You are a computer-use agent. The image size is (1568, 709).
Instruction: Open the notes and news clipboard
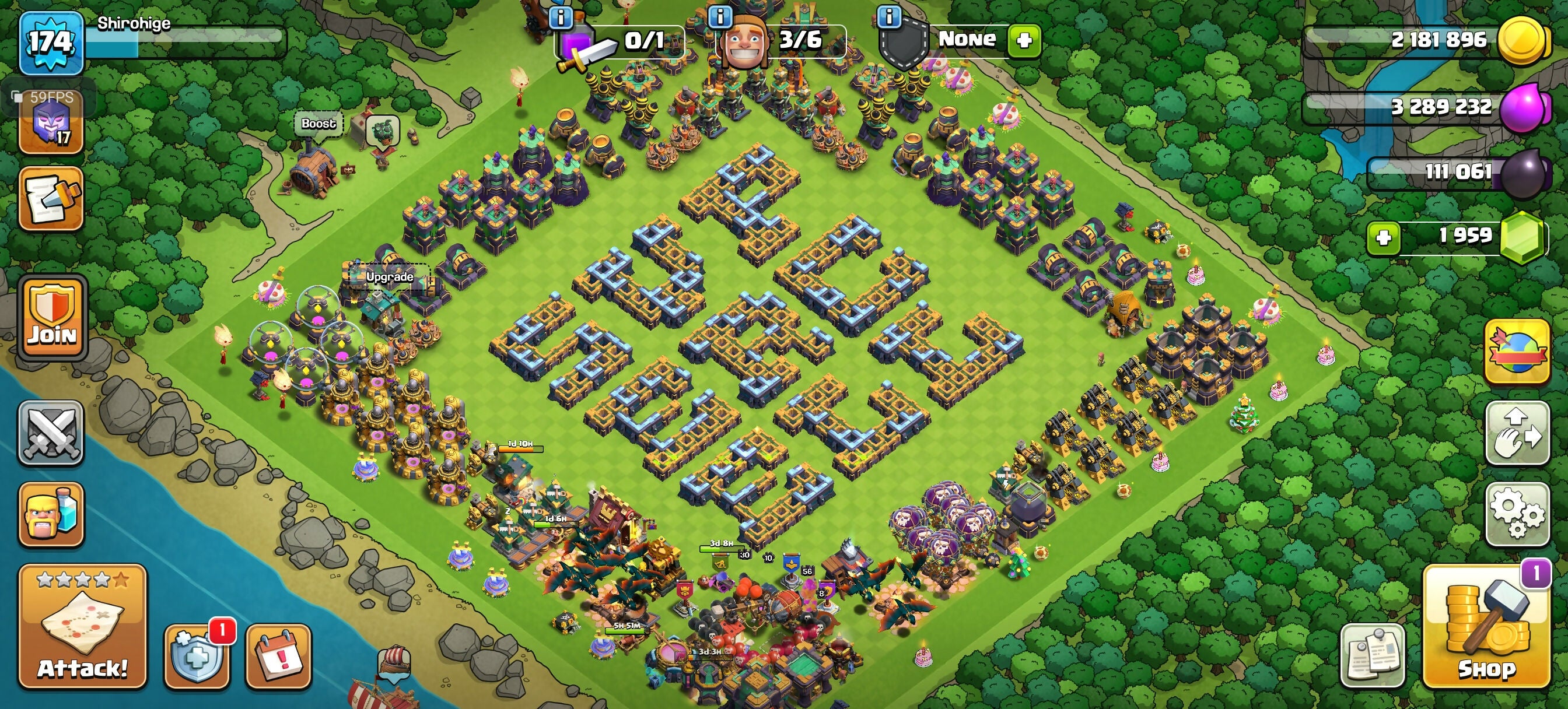point(1372,656)
